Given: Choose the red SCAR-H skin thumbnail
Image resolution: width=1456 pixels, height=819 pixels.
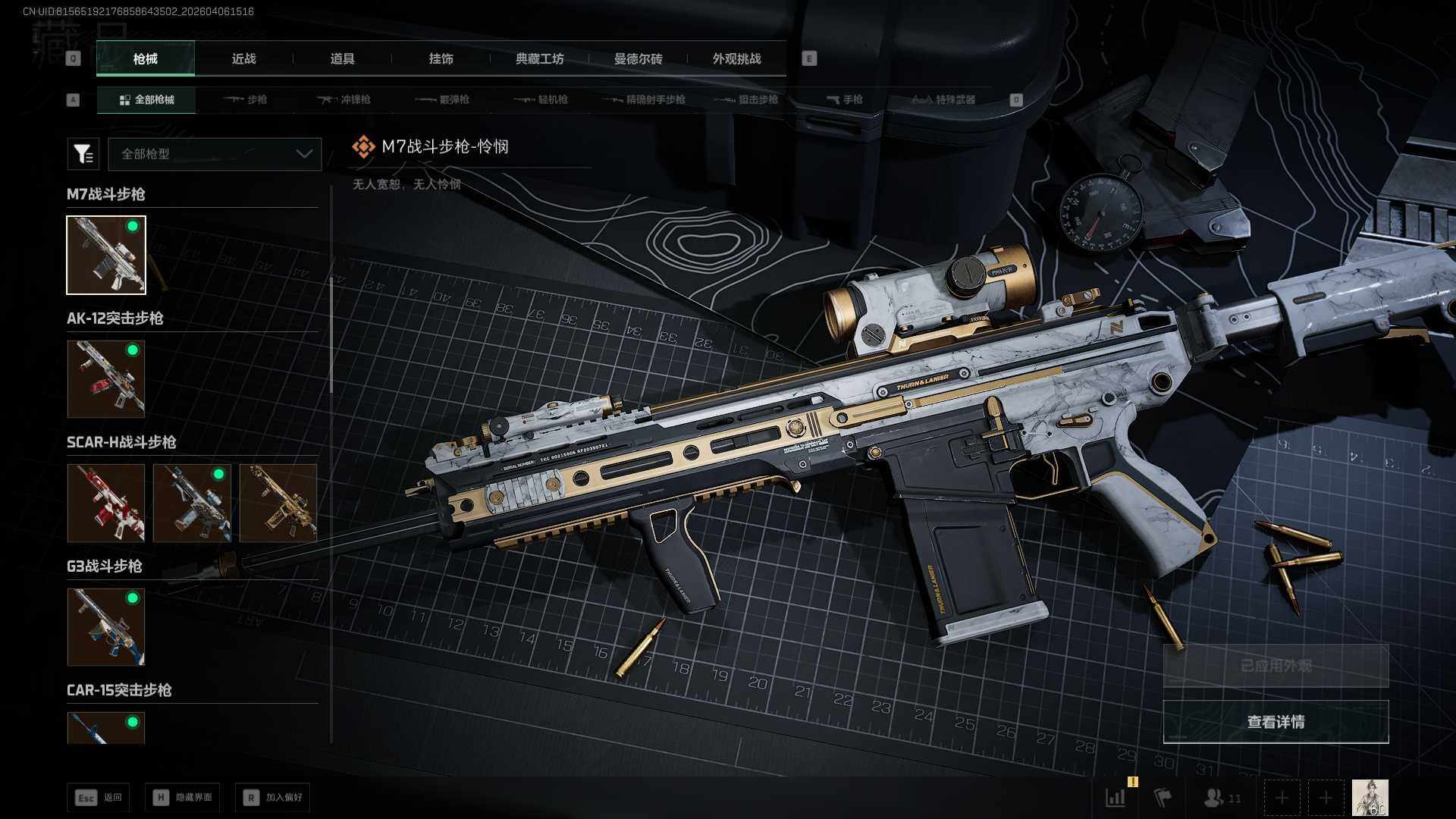Looking at the screenshot, I should tap(106, 503).
